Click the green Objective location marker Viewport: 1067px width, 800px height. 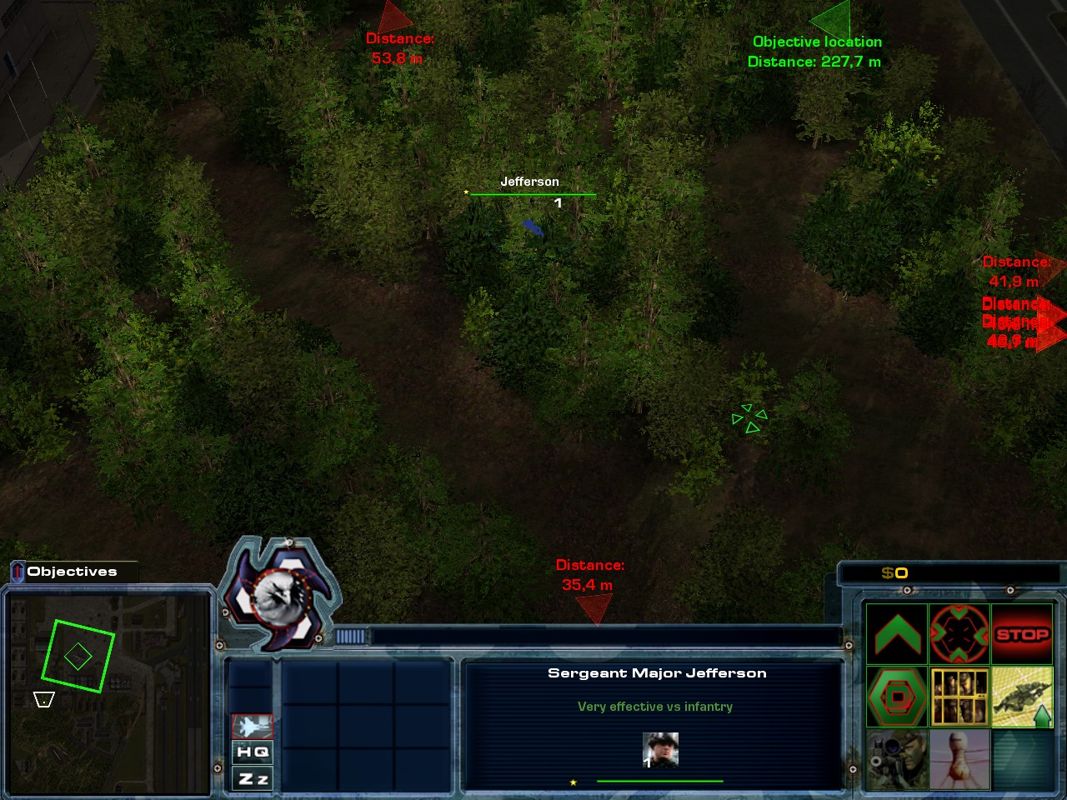832,21
